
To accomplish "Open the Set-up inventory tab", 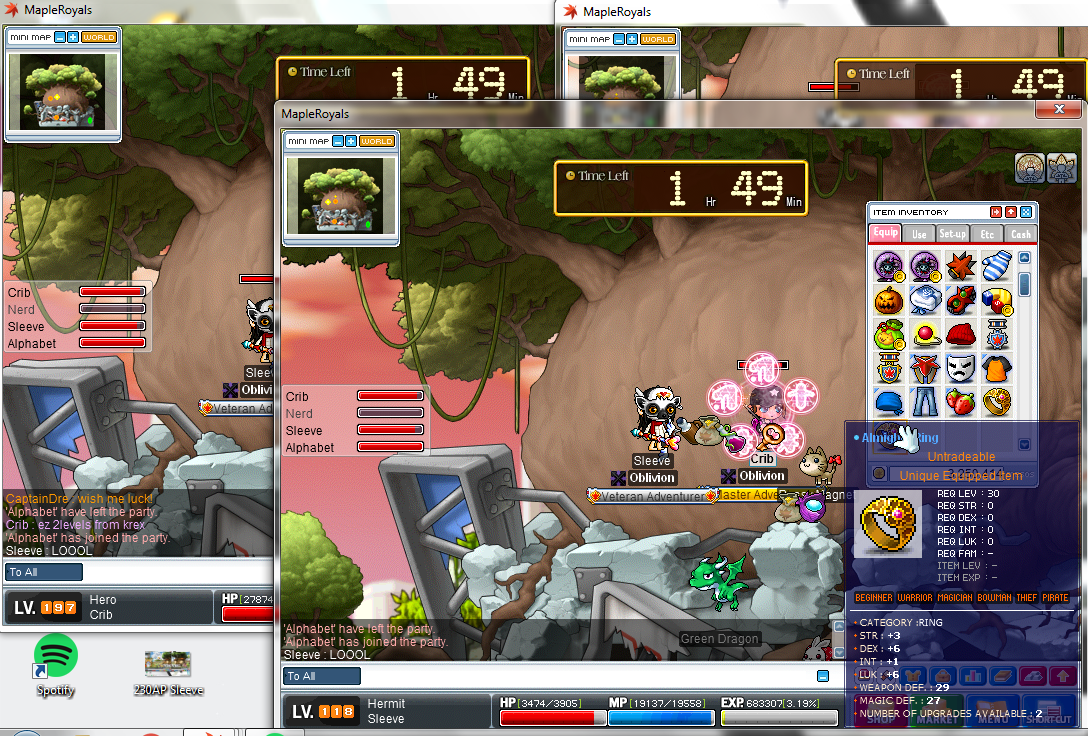I will click(x=952, y=233).
